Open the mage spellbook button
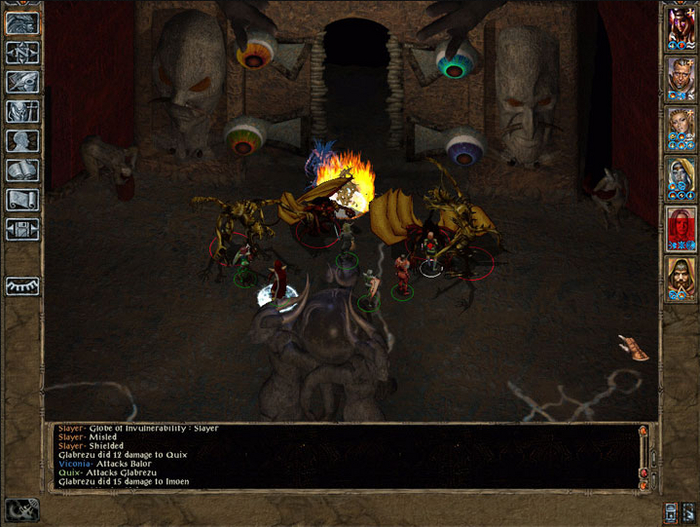This screenshot has width=700, height=527. pyautogui.click(x=22, y=170)
